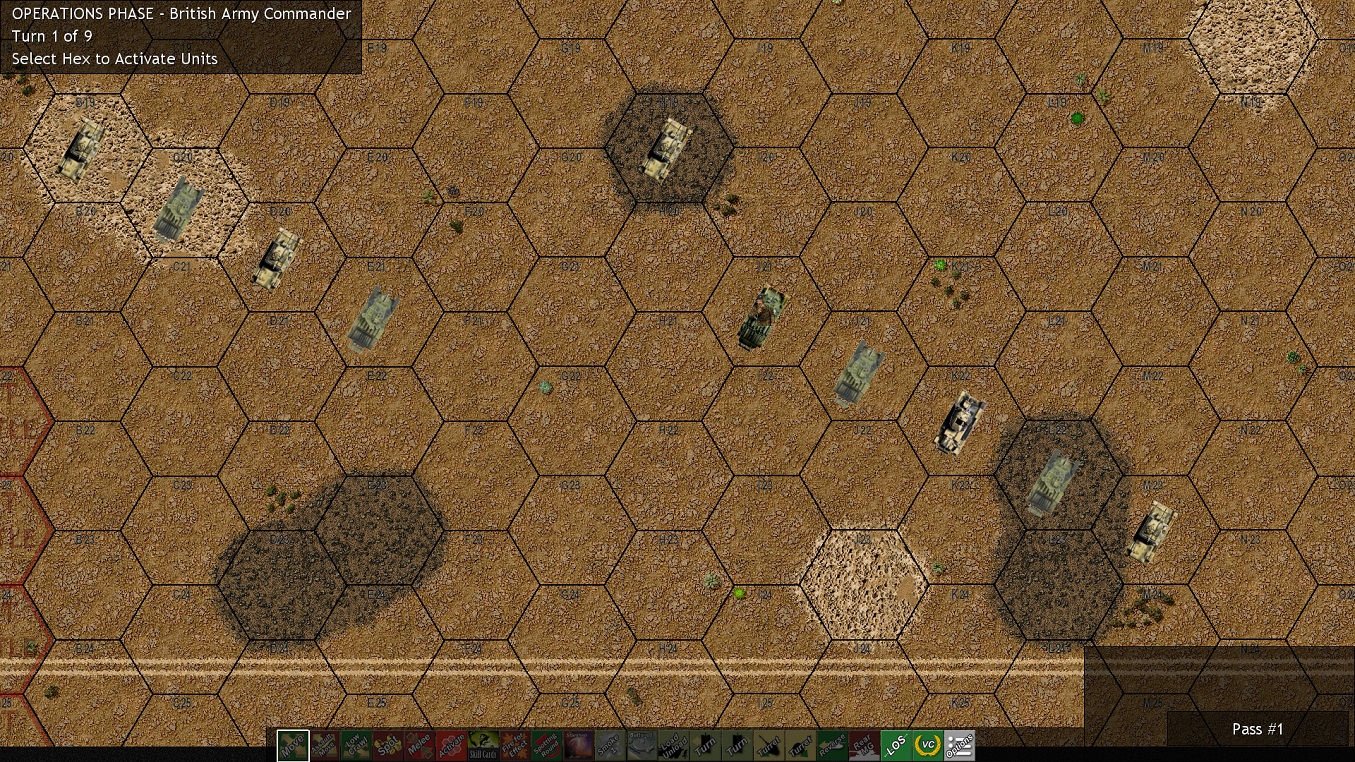Select the Assault Move order

[325, 746]
